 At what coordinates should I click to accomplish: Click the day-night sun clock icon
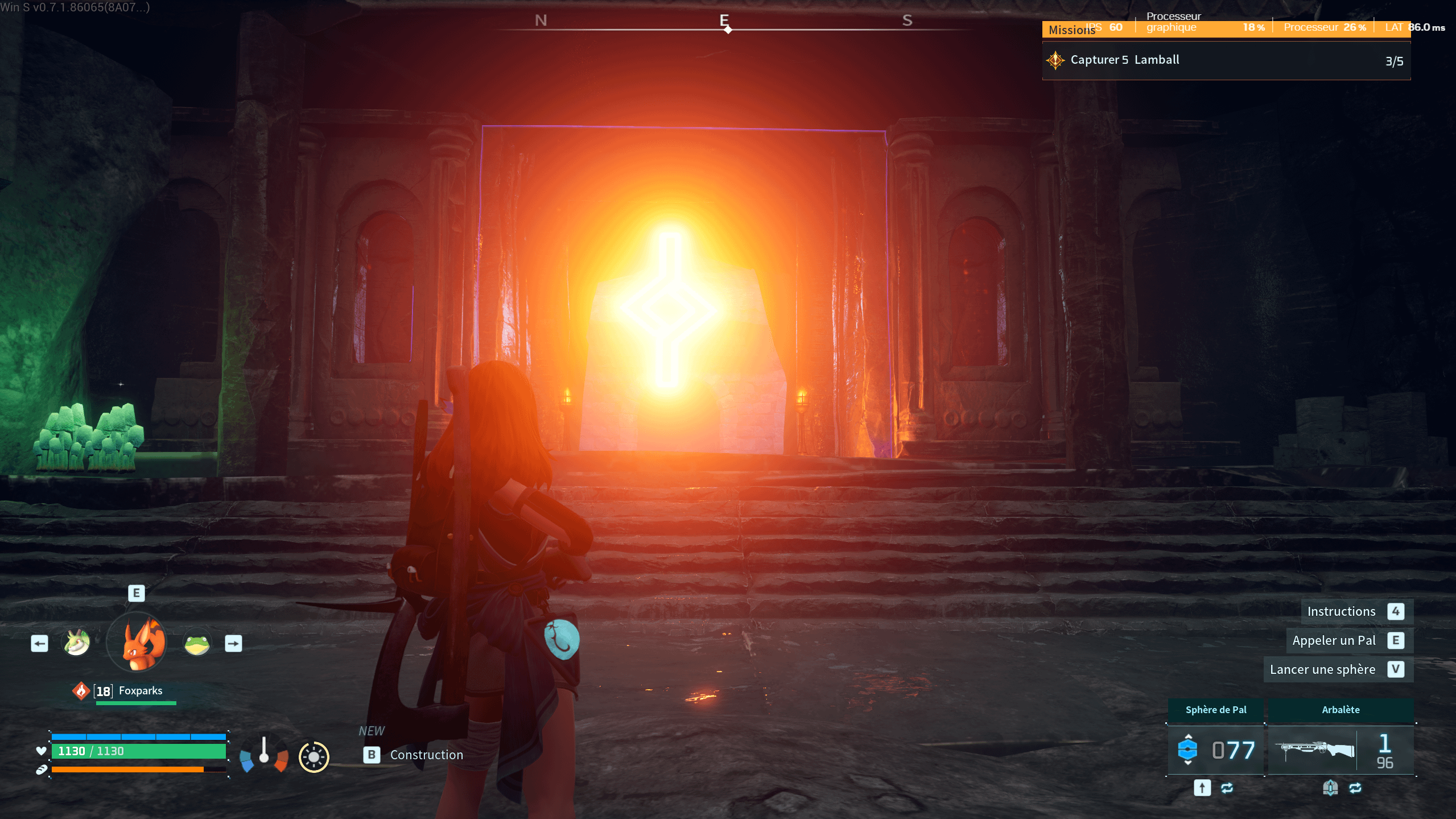pyautogui.click(x=314, y=756)
